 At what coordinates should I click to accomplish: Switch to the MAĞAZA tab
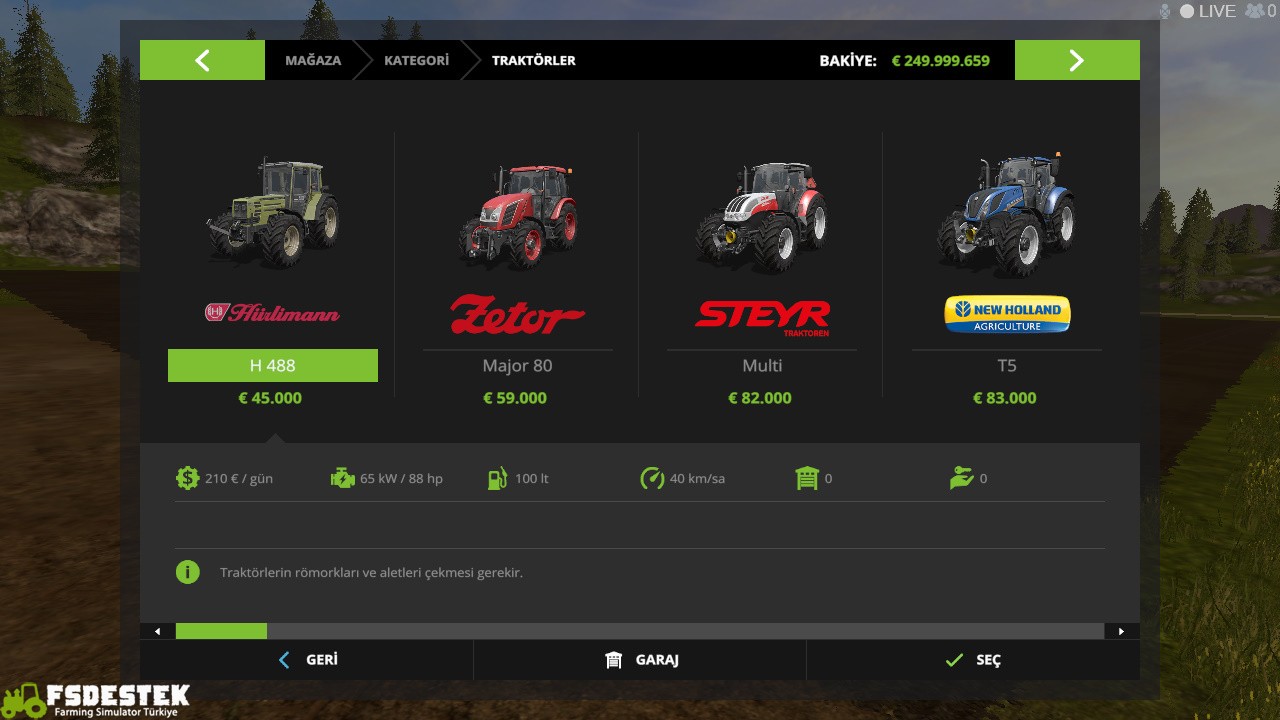[313, 60]
